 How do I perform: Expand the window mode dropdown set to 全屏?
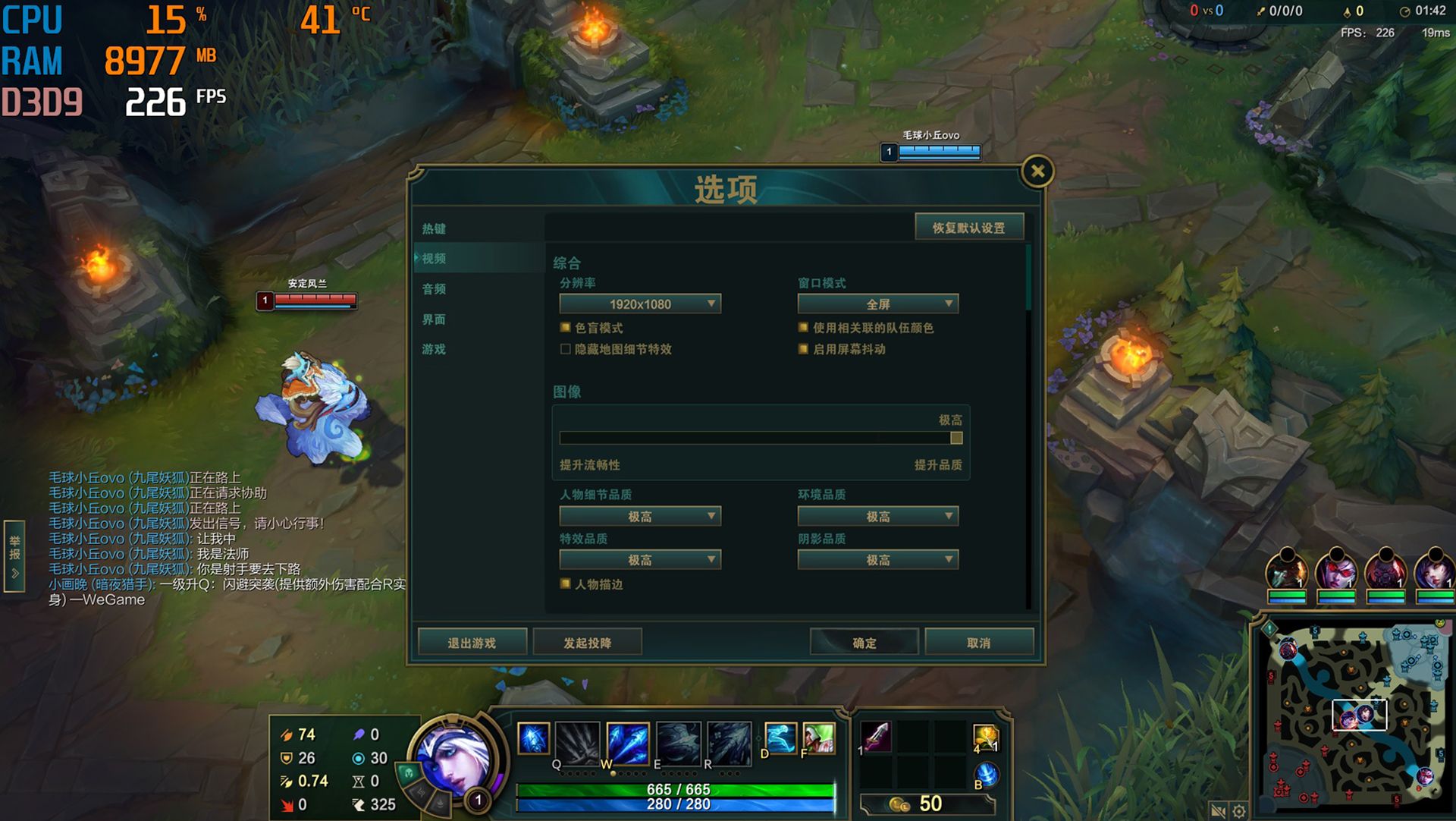pos(877,304)
